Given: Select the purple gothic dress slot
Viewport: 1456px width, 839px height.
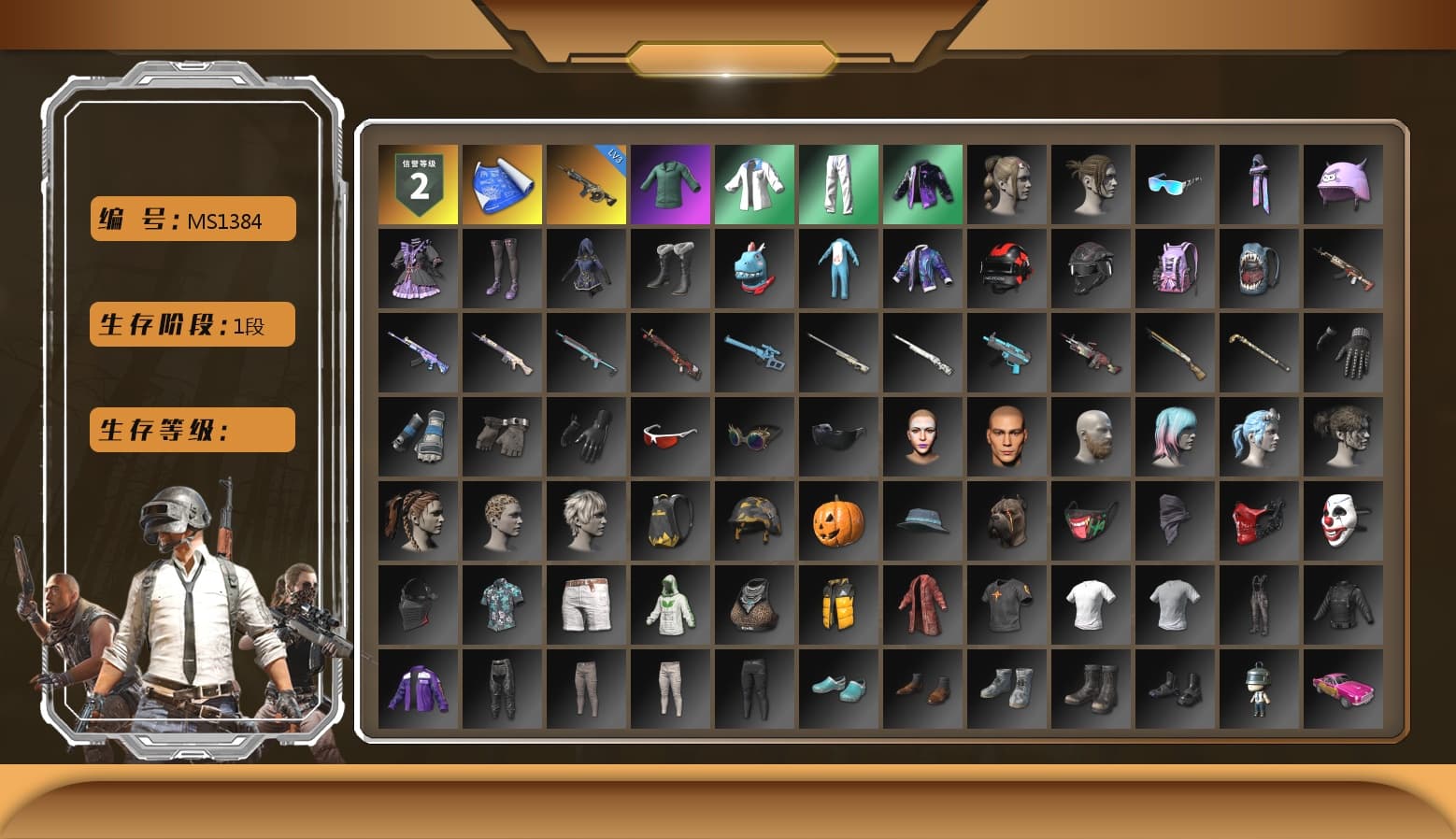Looking at the screenshot, I should (418, 268).
